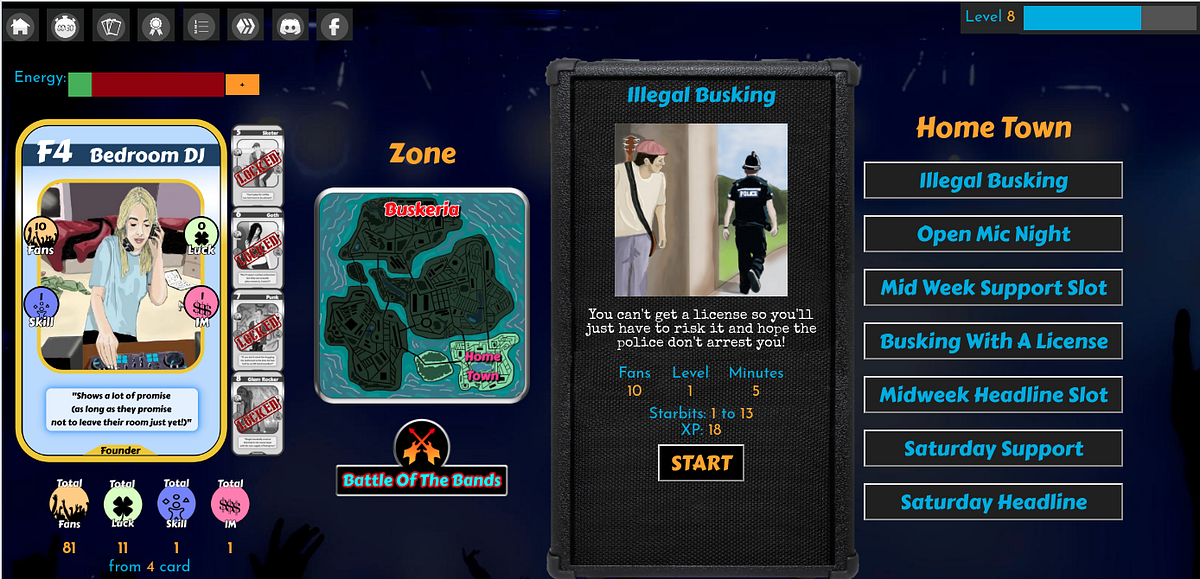Open the stopwatch timer icon
Viewport: 1200px width, 579px height.
point(67,24)
